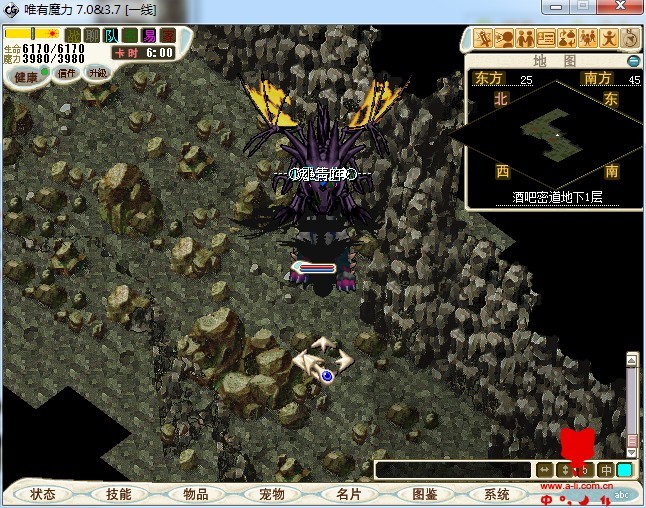Open the 名片 name card menu
The width and height of the screenshot is (646, 508).
[347, 494]
